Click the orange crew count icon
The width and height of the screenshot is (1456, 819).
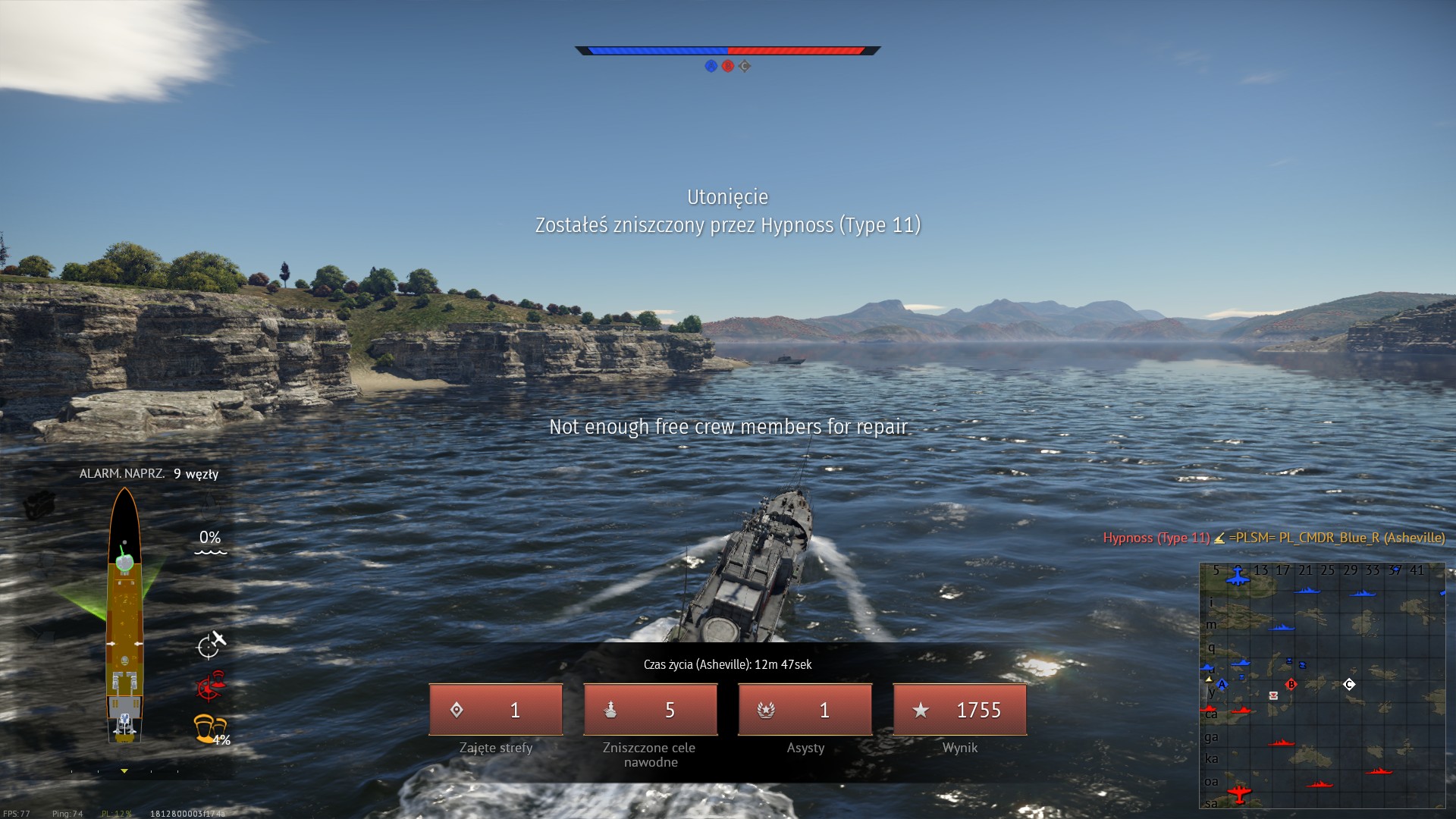[x=210, y=729]
